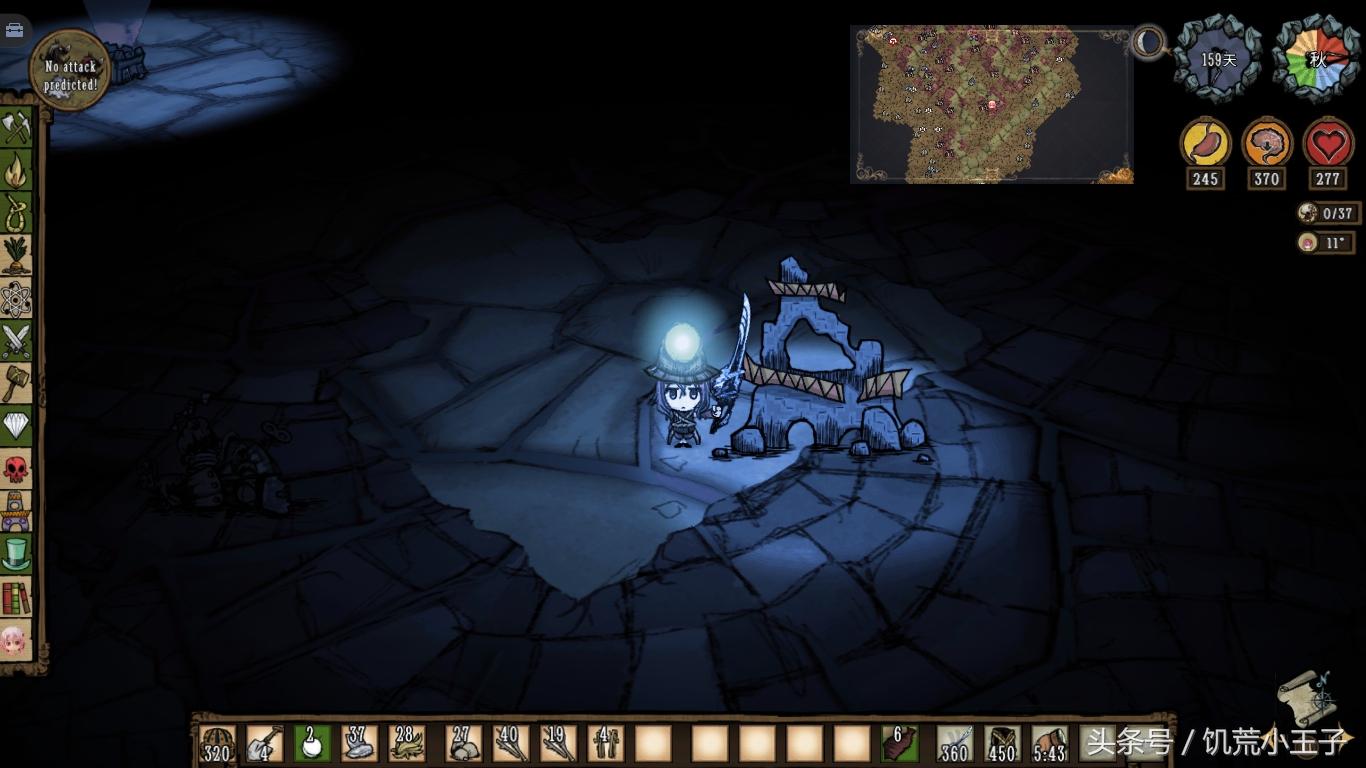1366x768 pixels.
Task: Switch to the Food farming crafting tab
Action: point(17,256)
